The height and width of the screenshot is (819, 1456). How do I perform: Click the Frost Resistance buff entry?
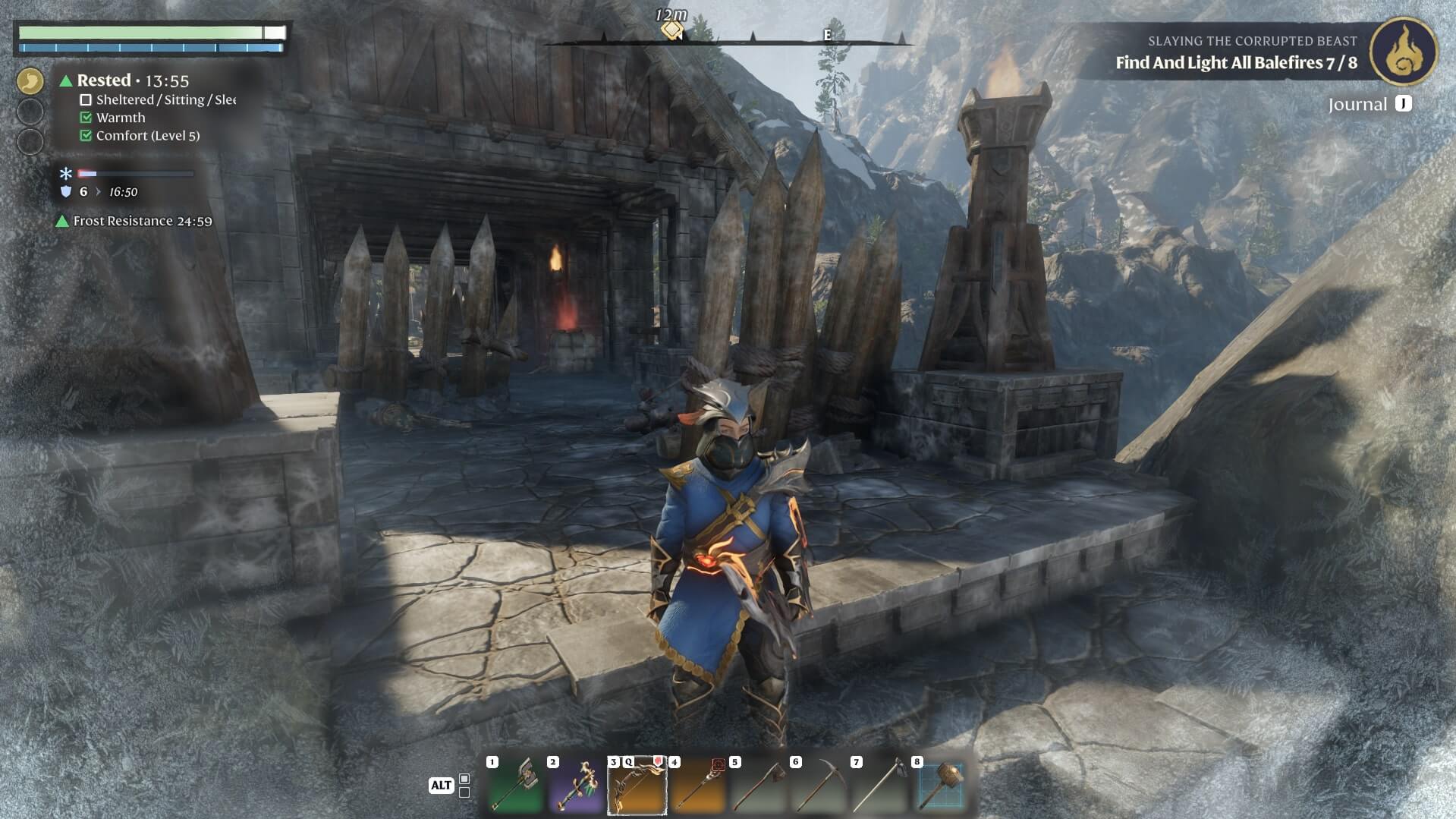pyautogui.click(x=134, y=221)
